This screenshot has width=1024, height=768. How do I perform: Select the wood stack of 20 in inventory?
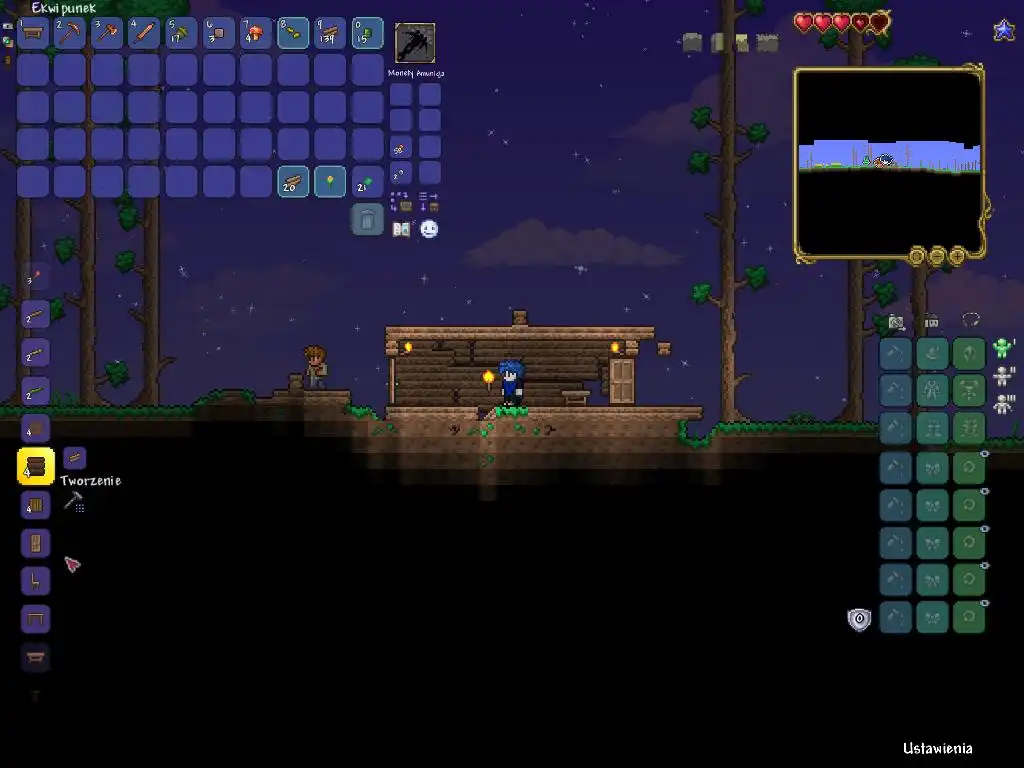pyautogui.click(x=293, y=182)
